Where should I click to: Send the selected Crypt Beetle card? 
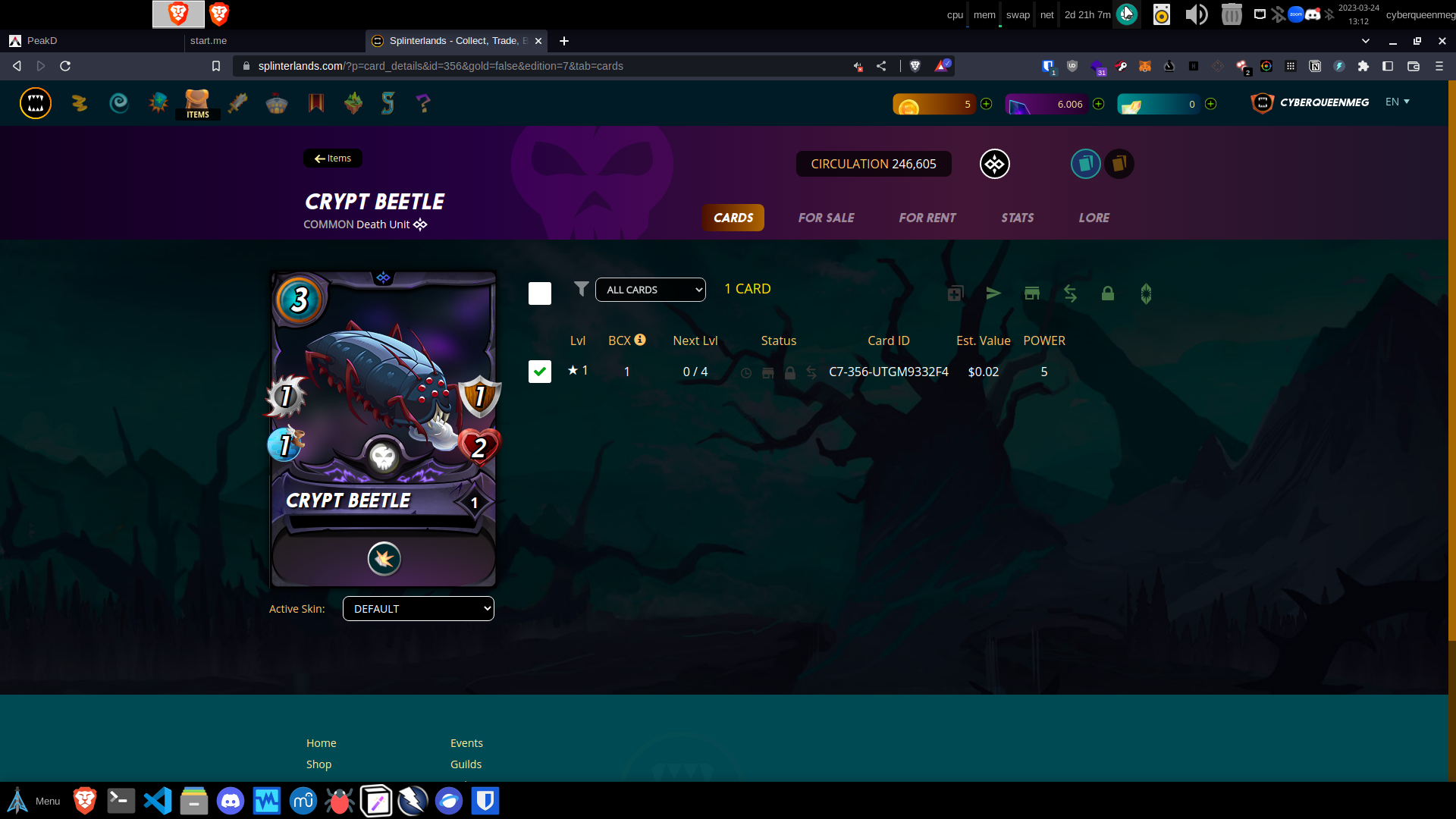994,293
